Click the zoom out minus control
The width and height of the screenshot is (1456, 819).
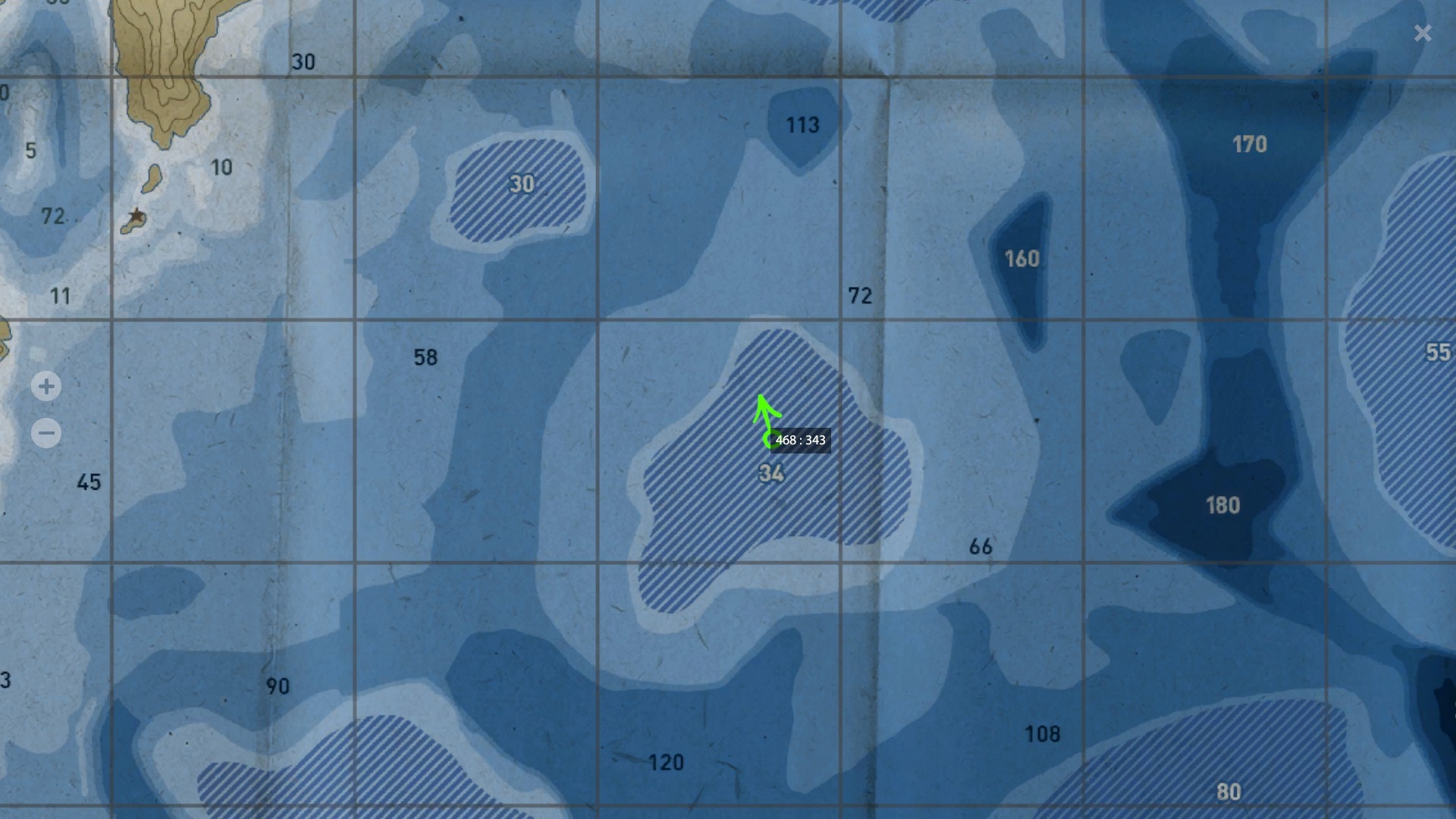coord(46,432)
